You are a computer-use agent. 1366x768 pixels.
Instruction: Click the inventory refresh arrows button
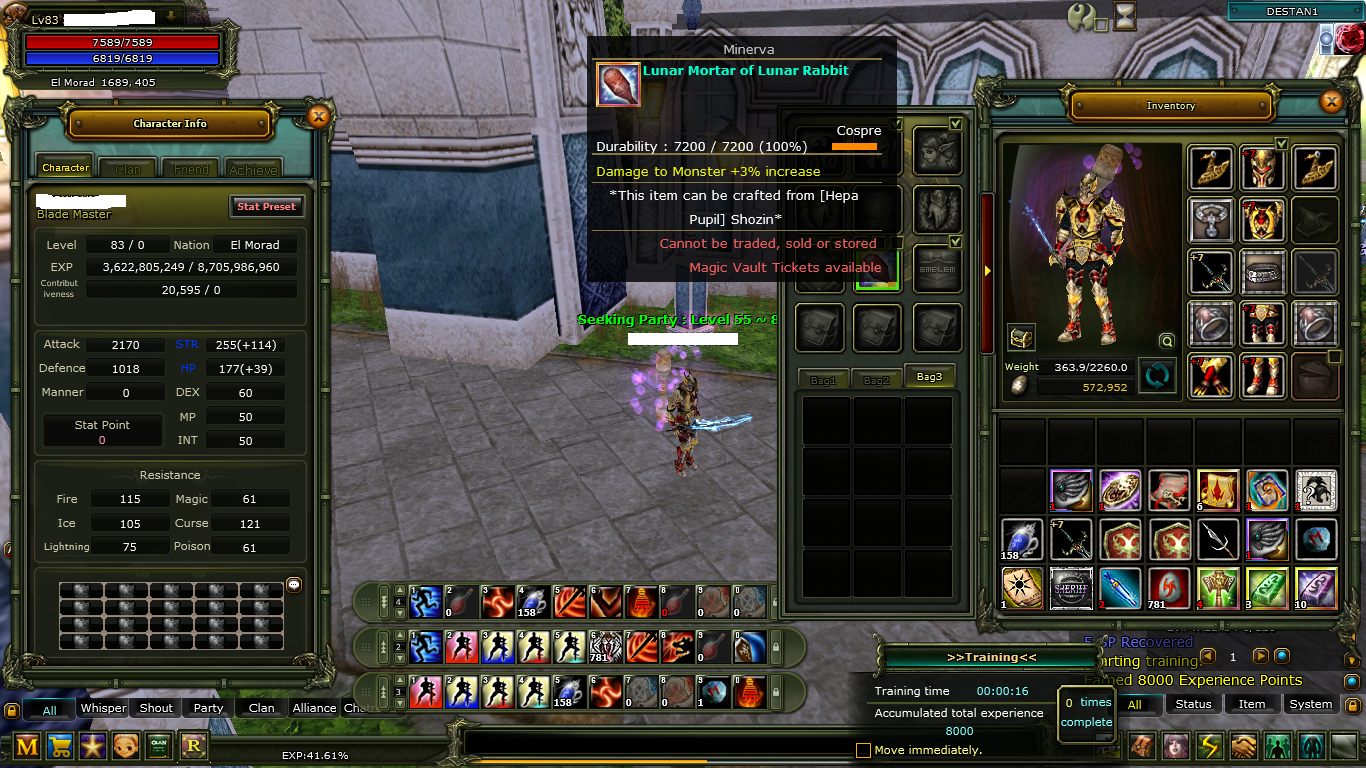(x=1159, y=376)
